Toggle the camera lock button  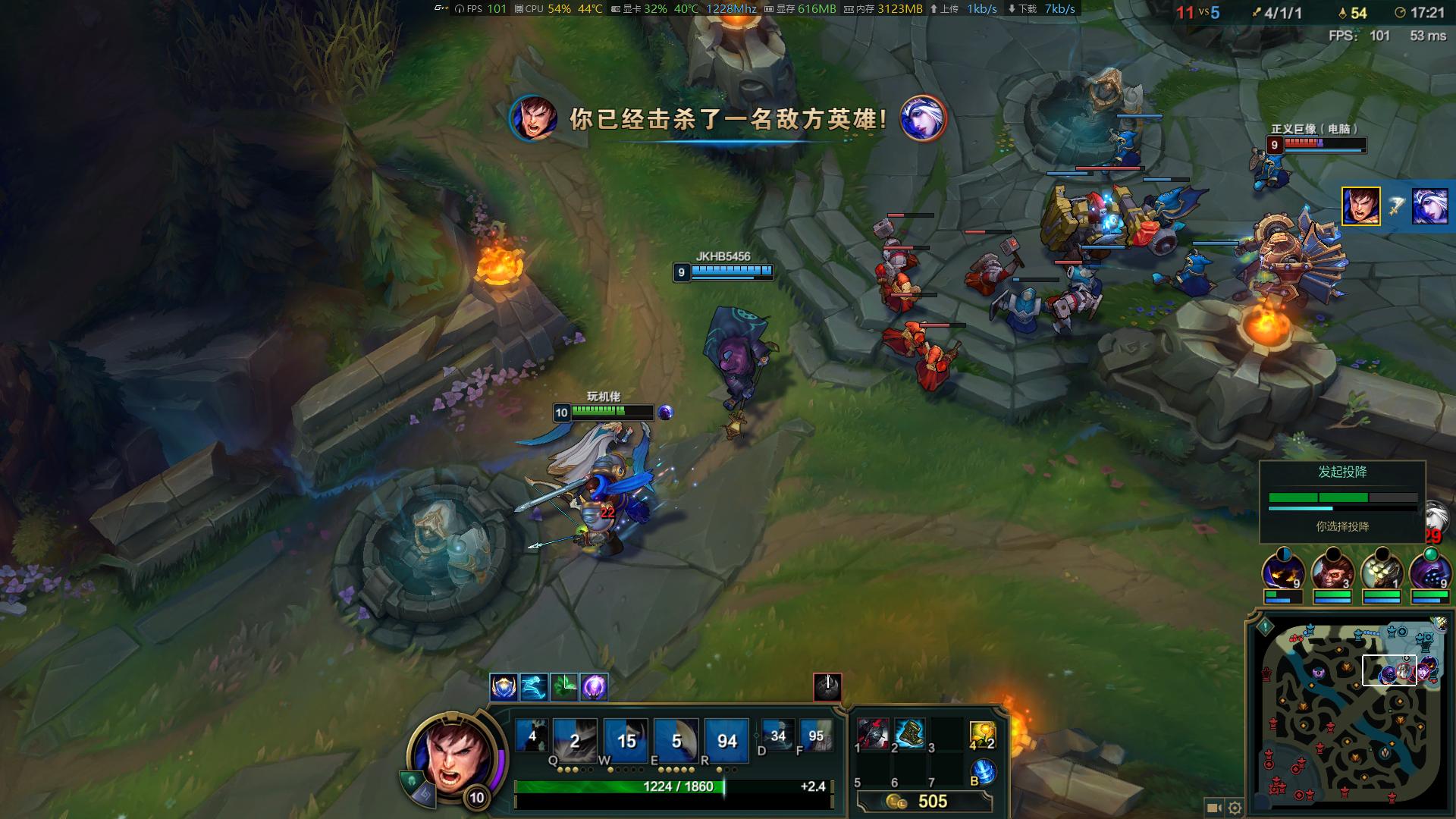(1213, 808)
